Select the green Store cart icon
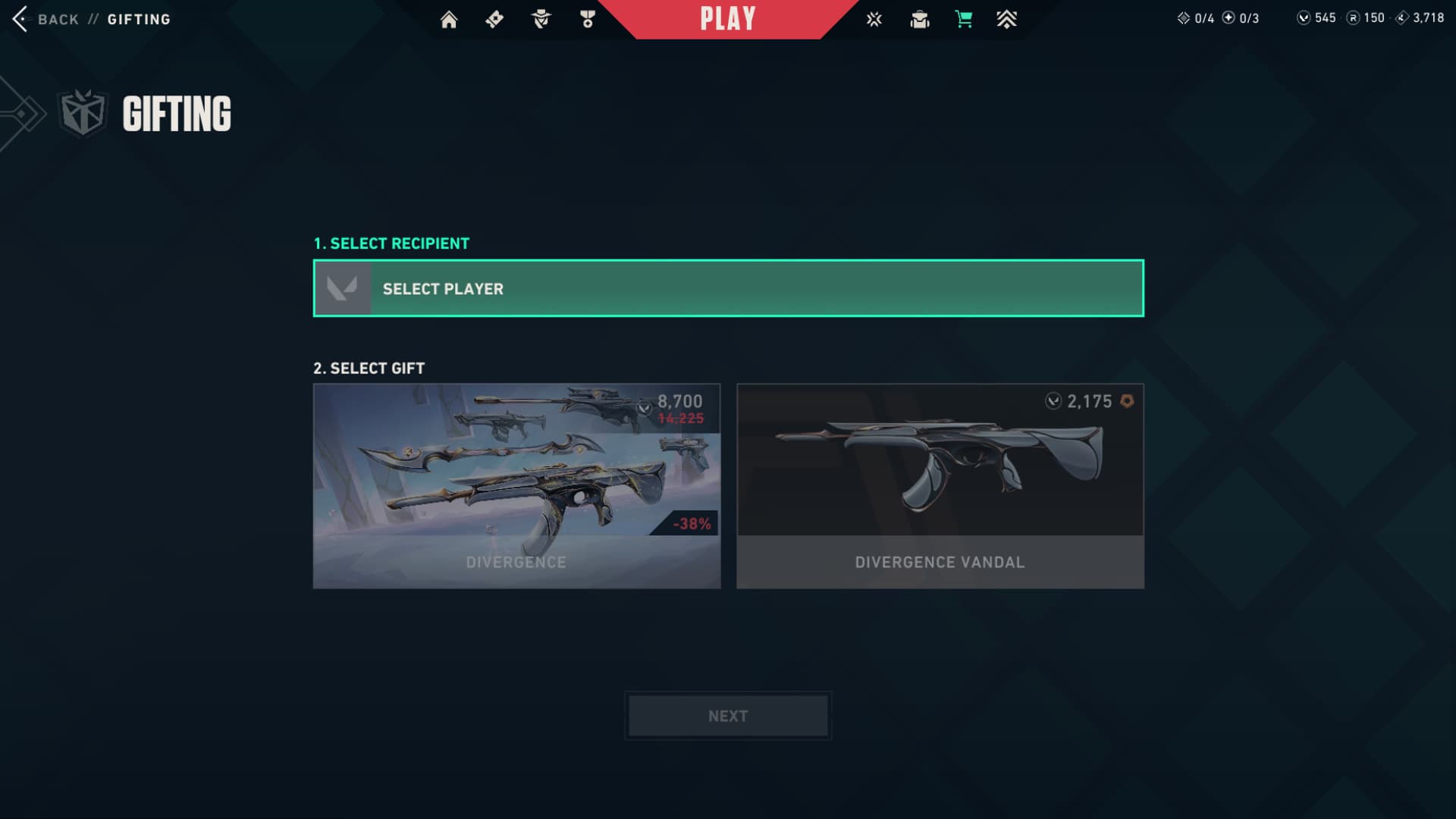Image resolution: width=1456 pixels, height=819 pixels. 964,19
